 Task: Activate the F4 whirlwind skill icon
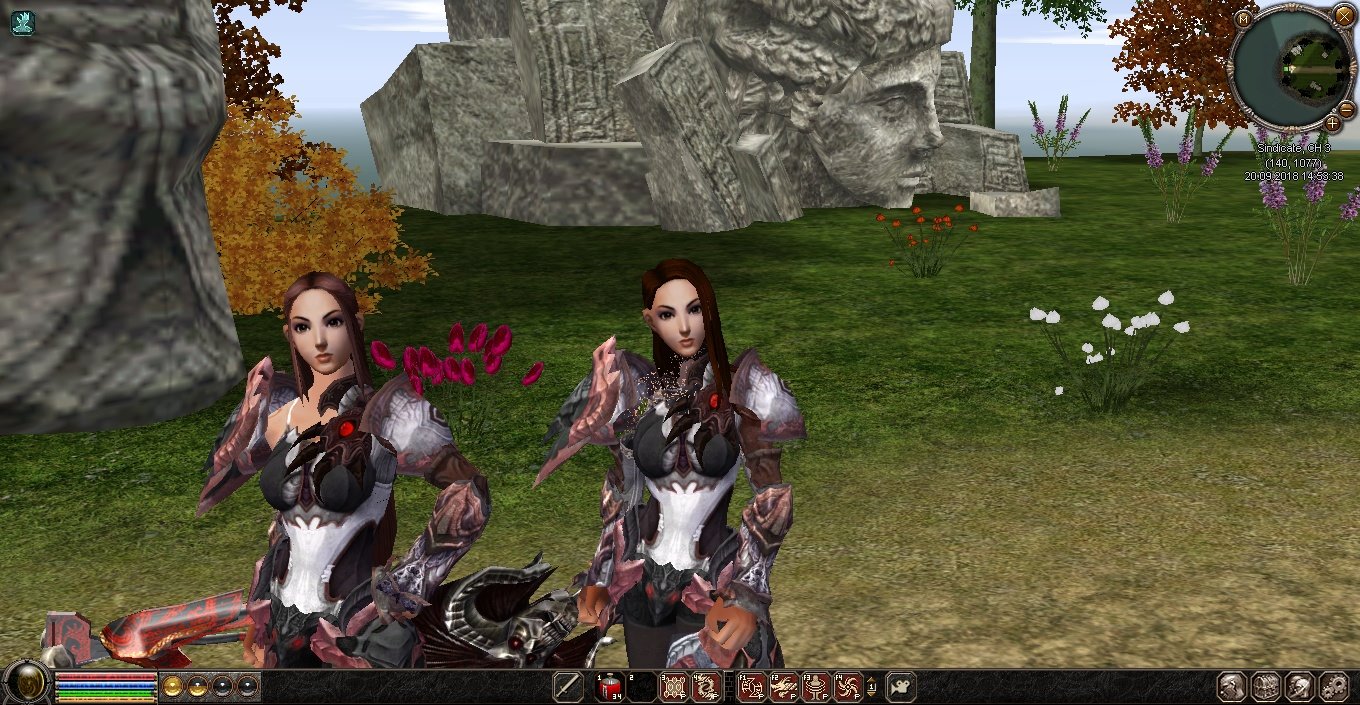(x=848, y=687)
